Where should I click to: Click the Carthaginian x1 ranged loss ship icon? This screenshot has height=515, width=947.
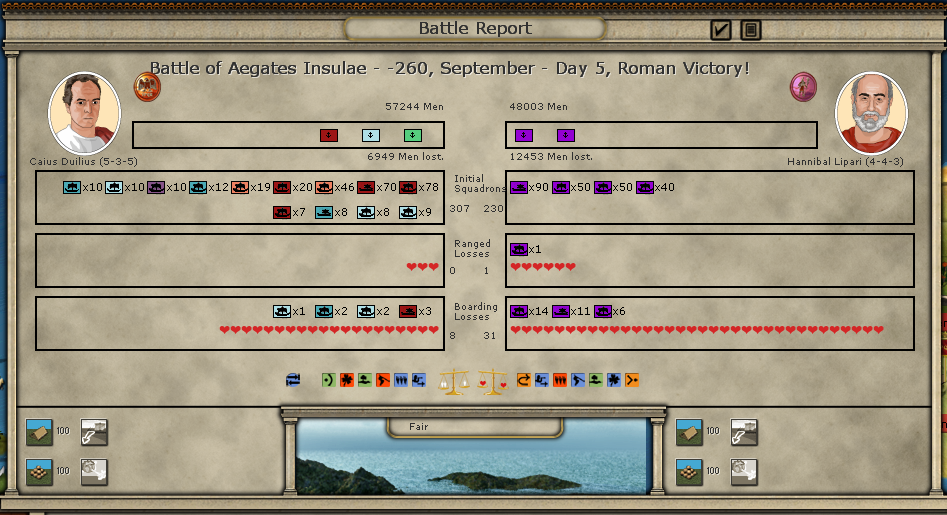519,249
